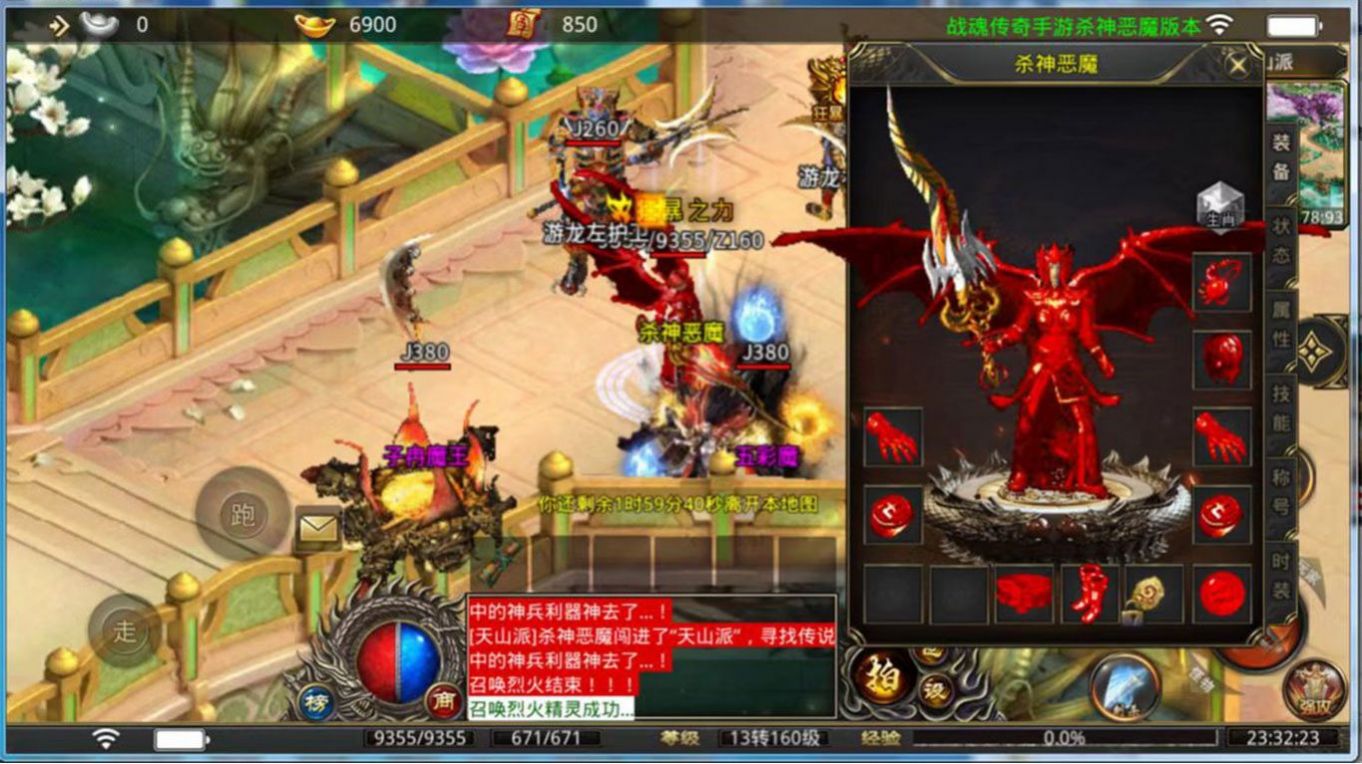Select the red belt equipment slot
The height and width of the screenshot is (764, 1362).
[1023, 594]
